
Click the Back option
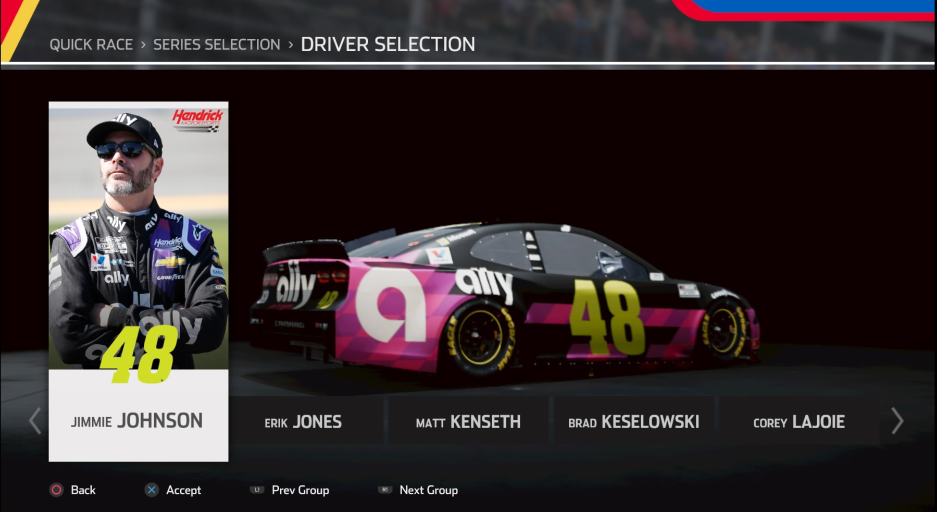(73, 490)
